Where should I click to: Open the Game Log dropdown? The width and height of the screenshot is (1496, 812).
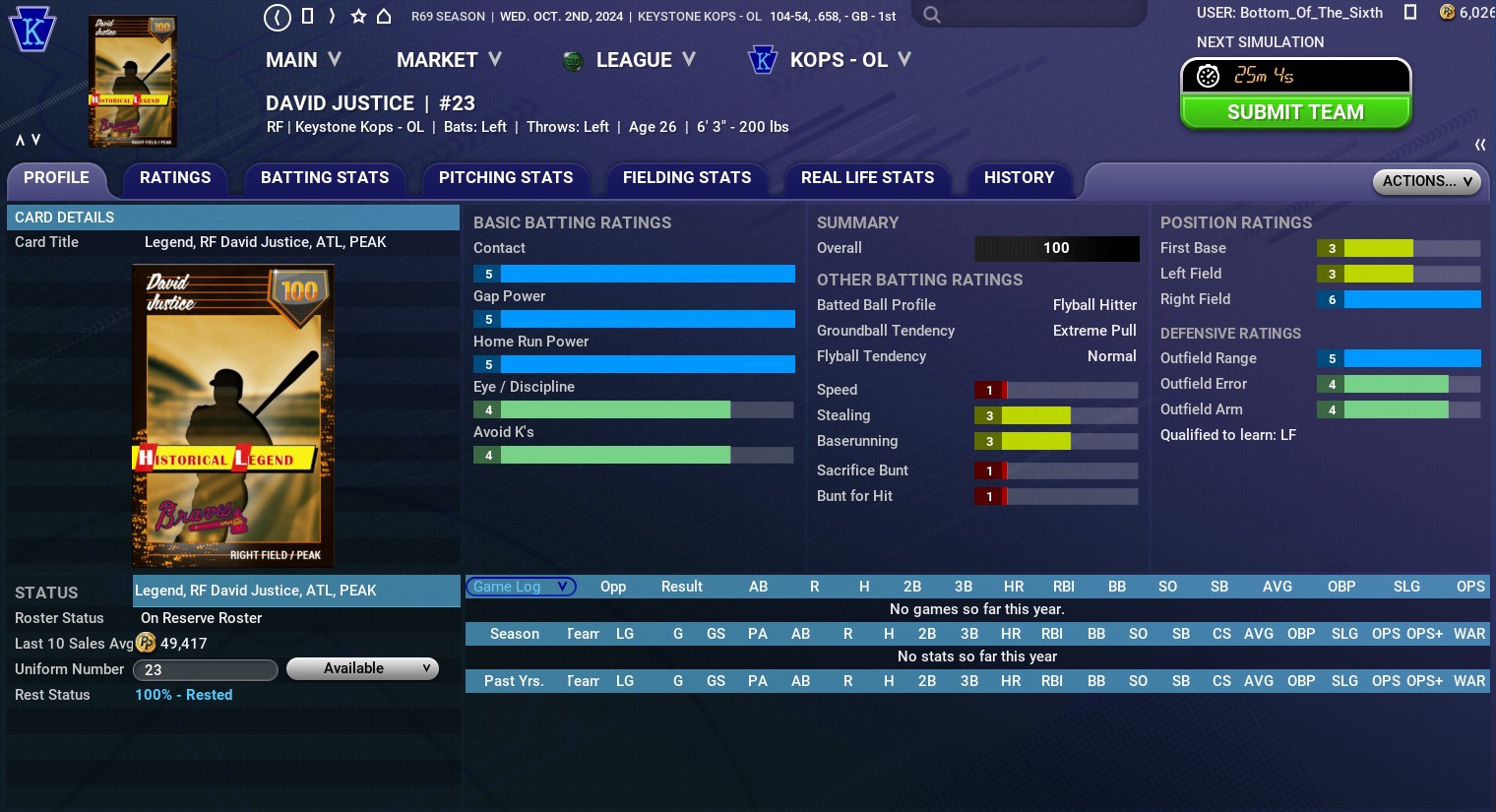pos(520,587)
